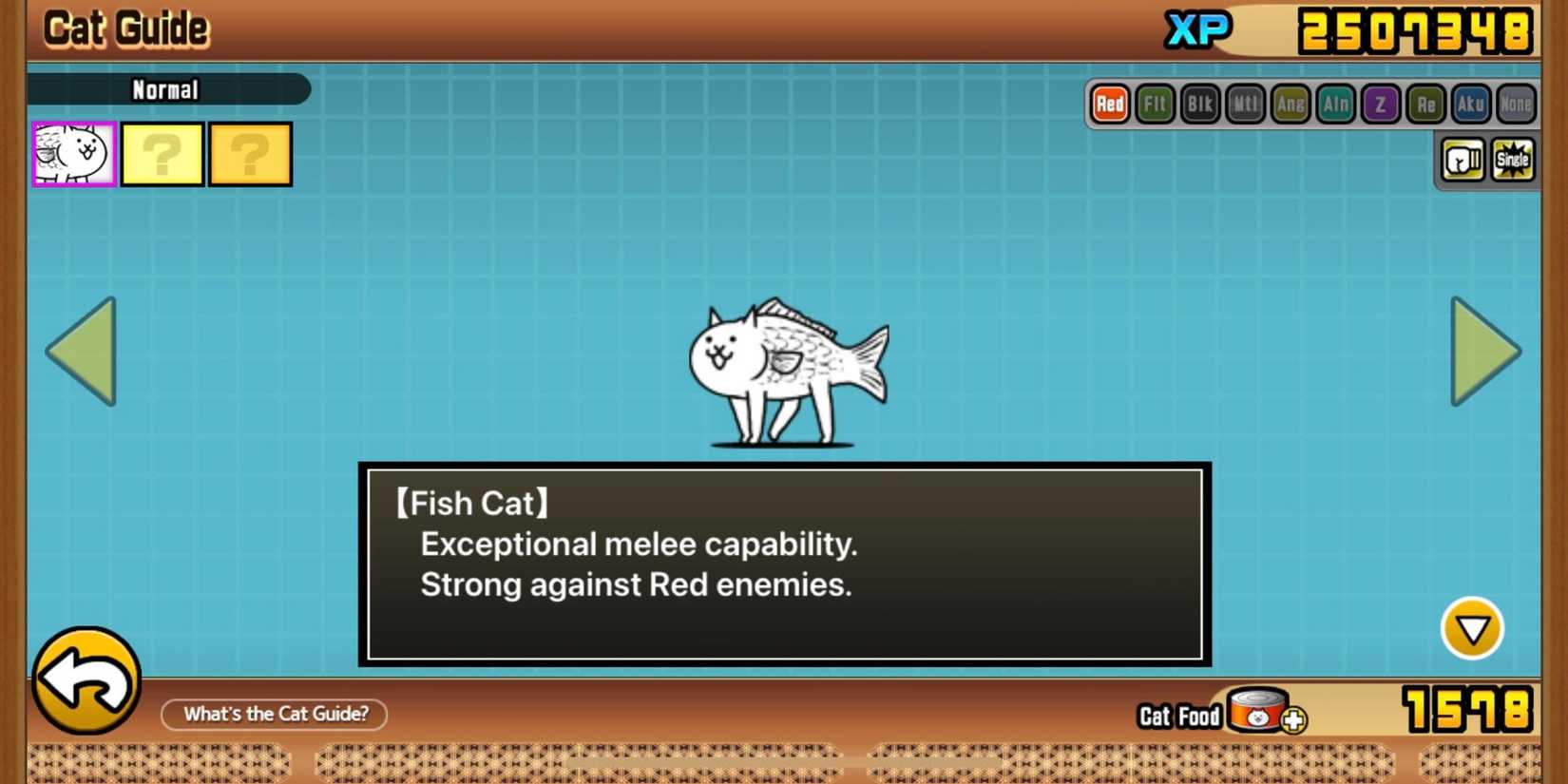Choose the Mtl filter for Metal enemies
This screenshot has height=784, width=1568.
pos(1244,105)
